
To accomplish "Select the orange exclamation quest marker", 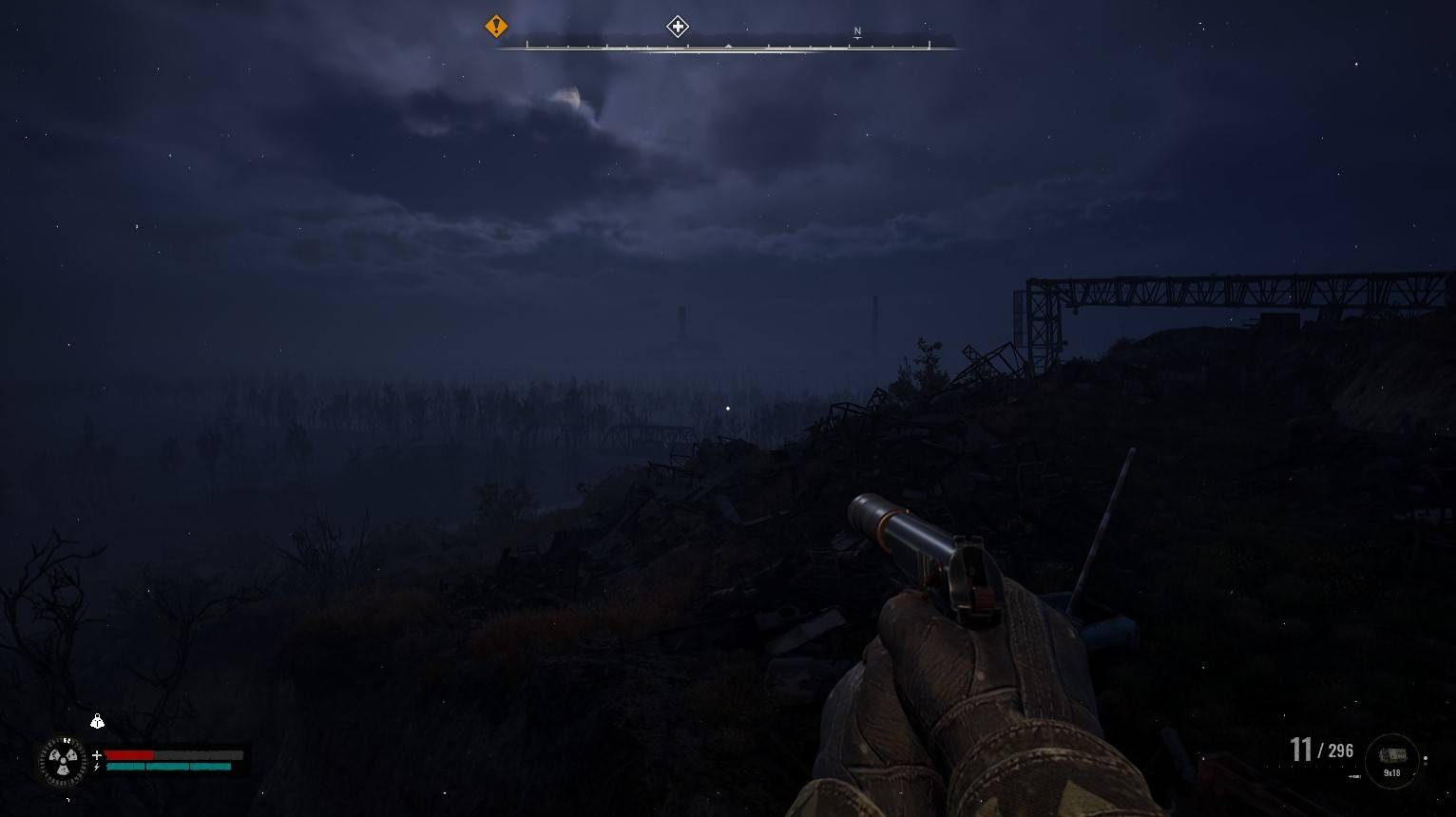I will click(496, 27).
